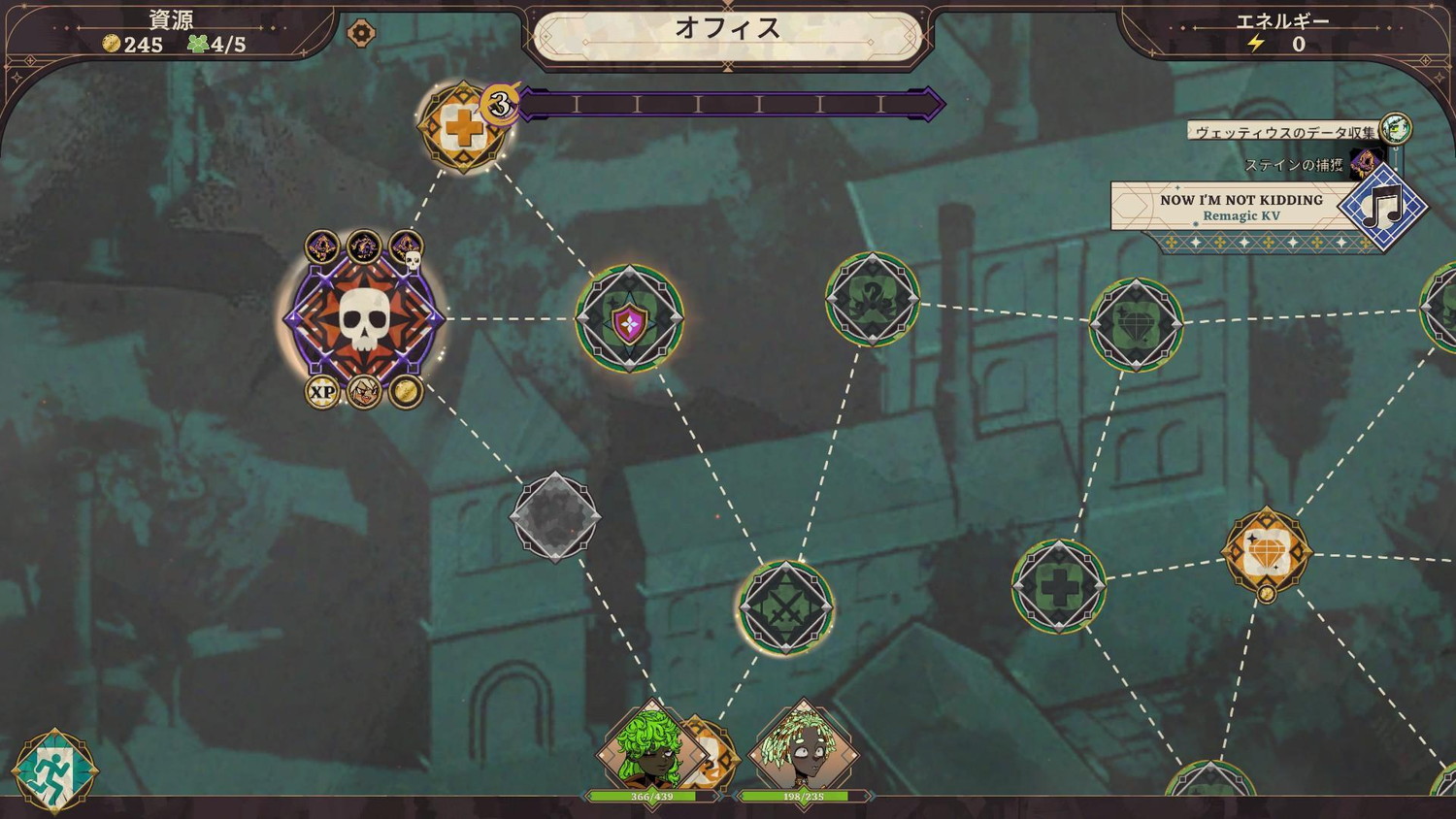Viewport: 1456px width, 819px height.
Task: Choose the orange gem treasure node
Action: coord(1266,551)
